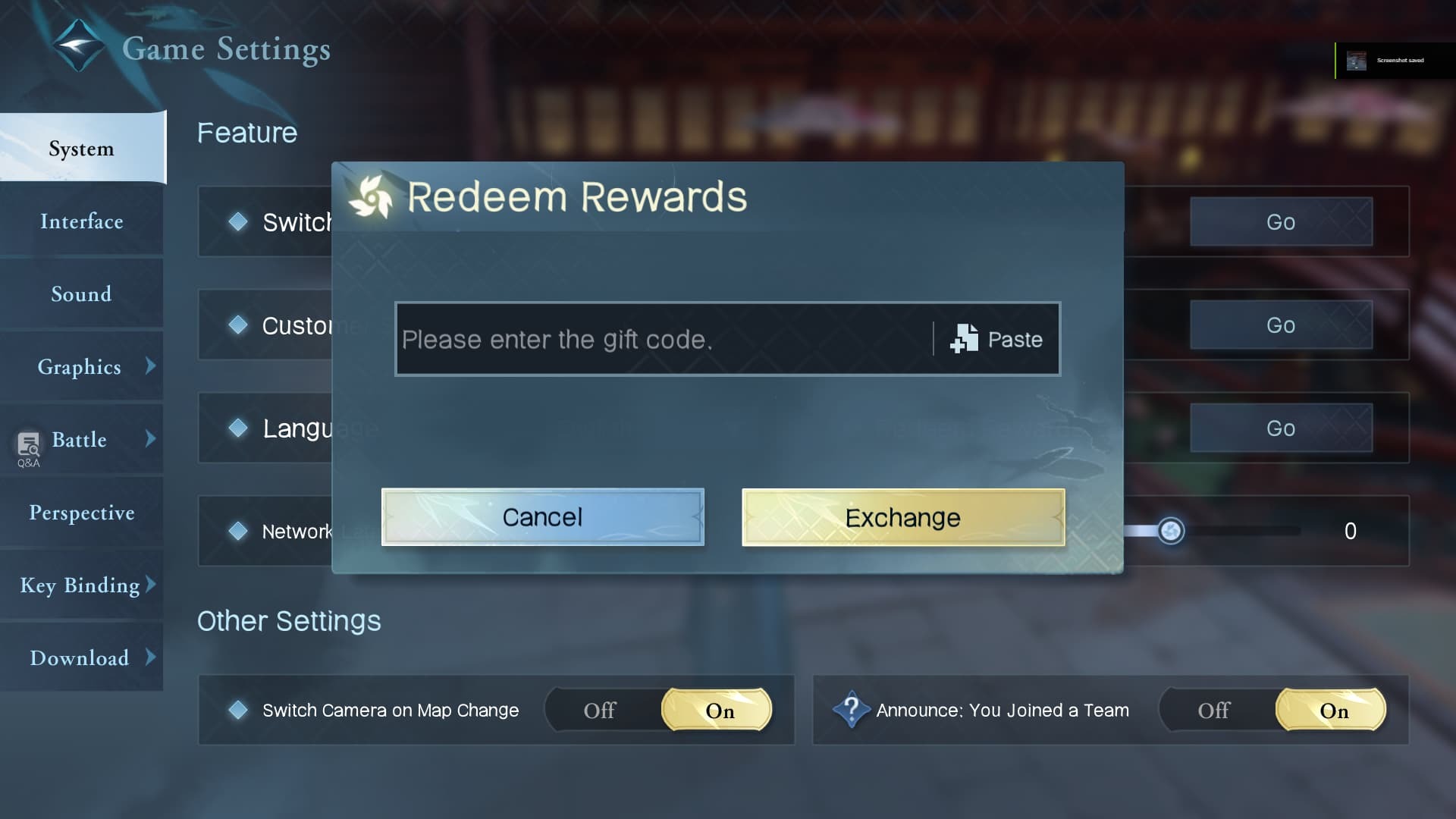Select the Sound tab

[x=81, y=294]
